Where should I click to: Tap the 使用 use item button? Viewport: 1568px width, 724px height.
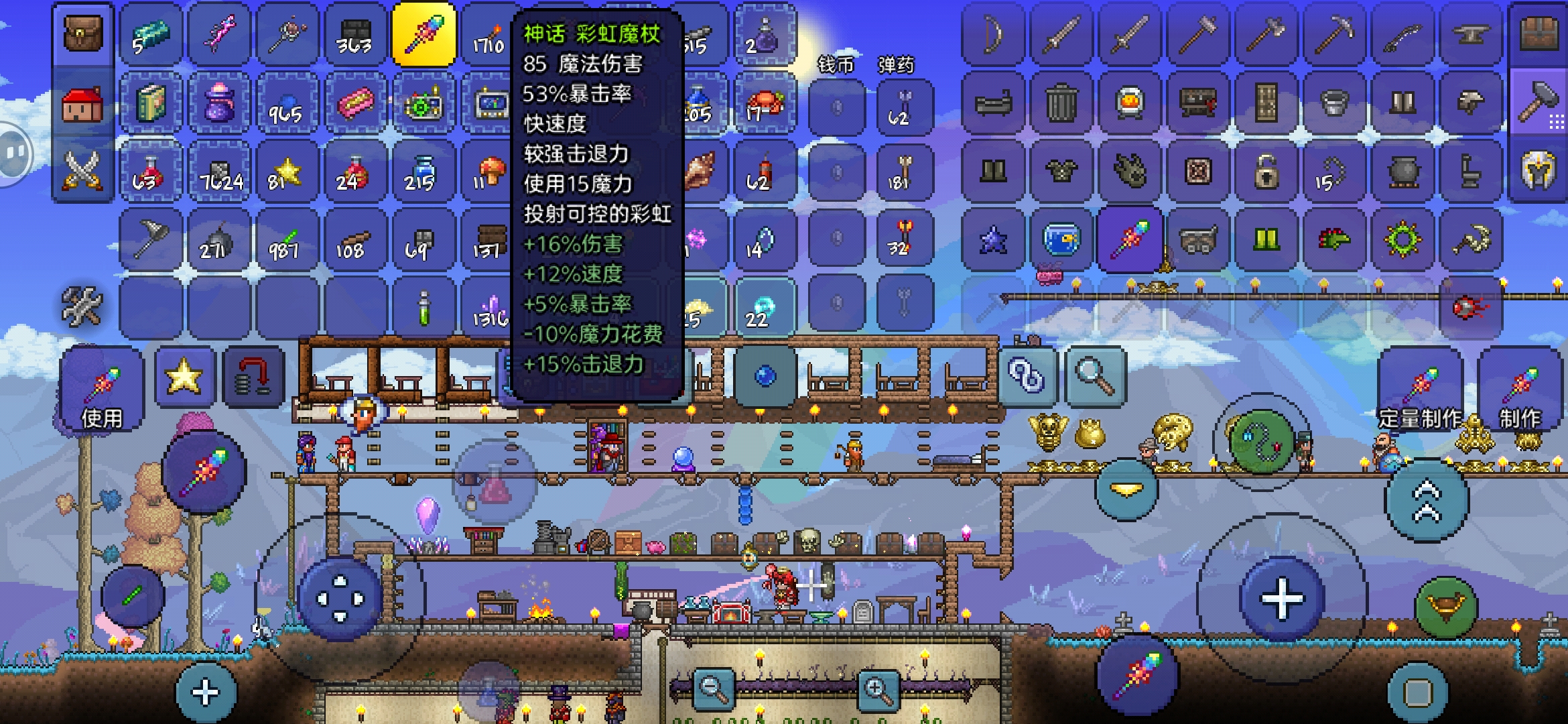coord(102,389)
